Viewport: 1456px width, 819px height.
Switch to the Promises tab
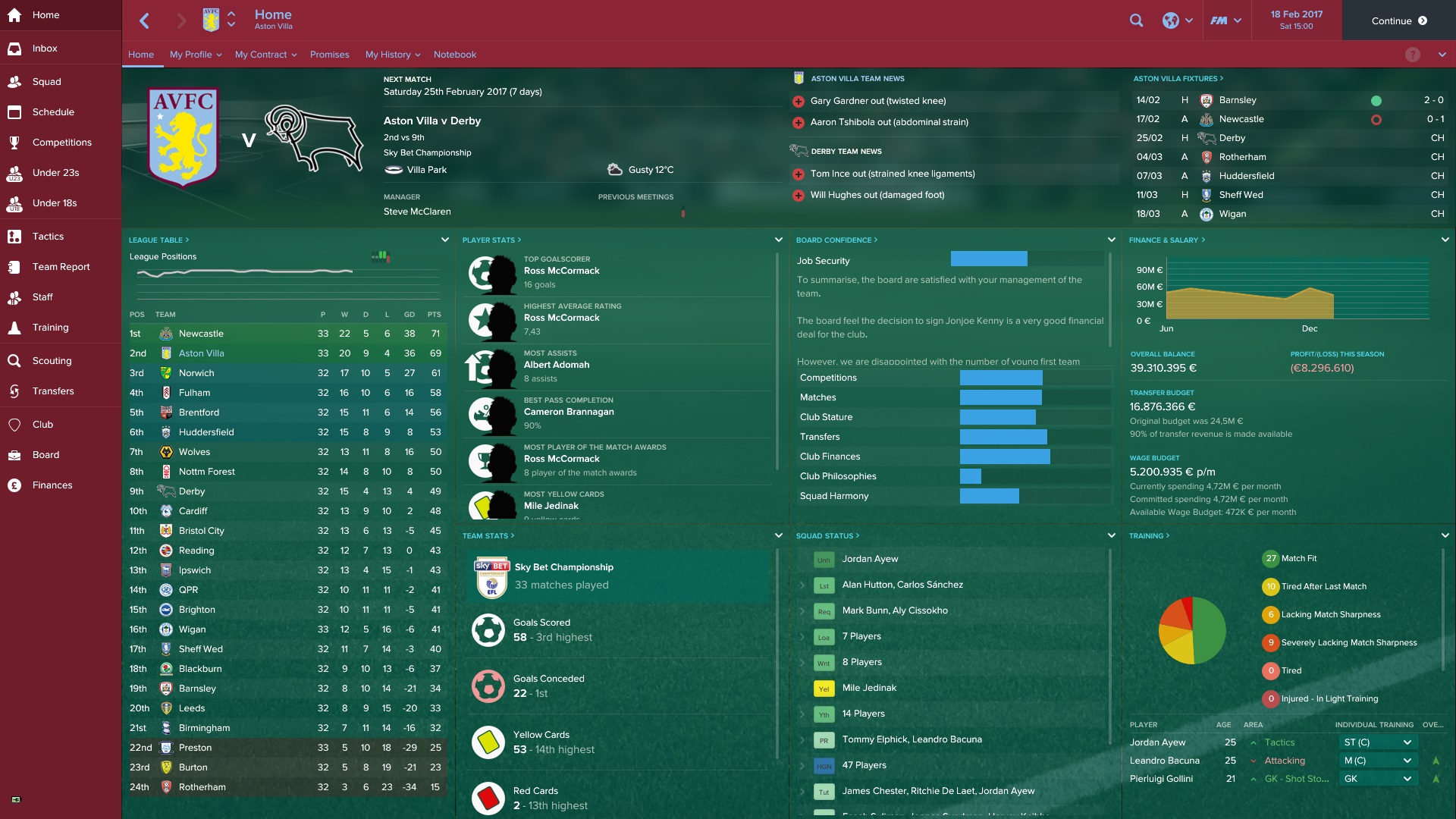[329, 55]
